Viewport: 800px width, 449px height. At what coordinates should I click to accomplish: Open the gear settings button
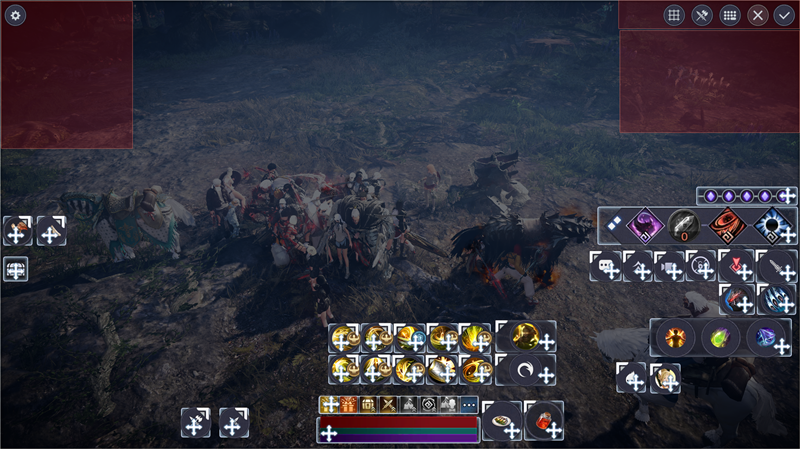point(15,15)
